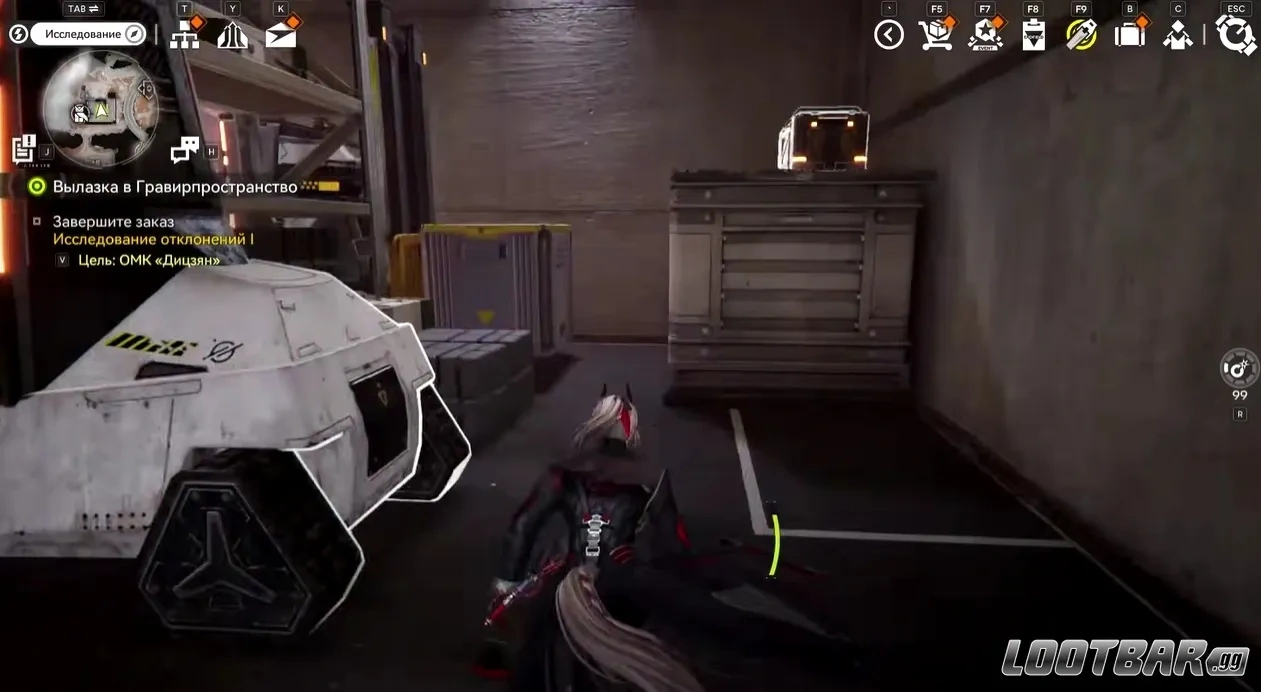Click the Исследование отклонений I order objective

[153, 240]
